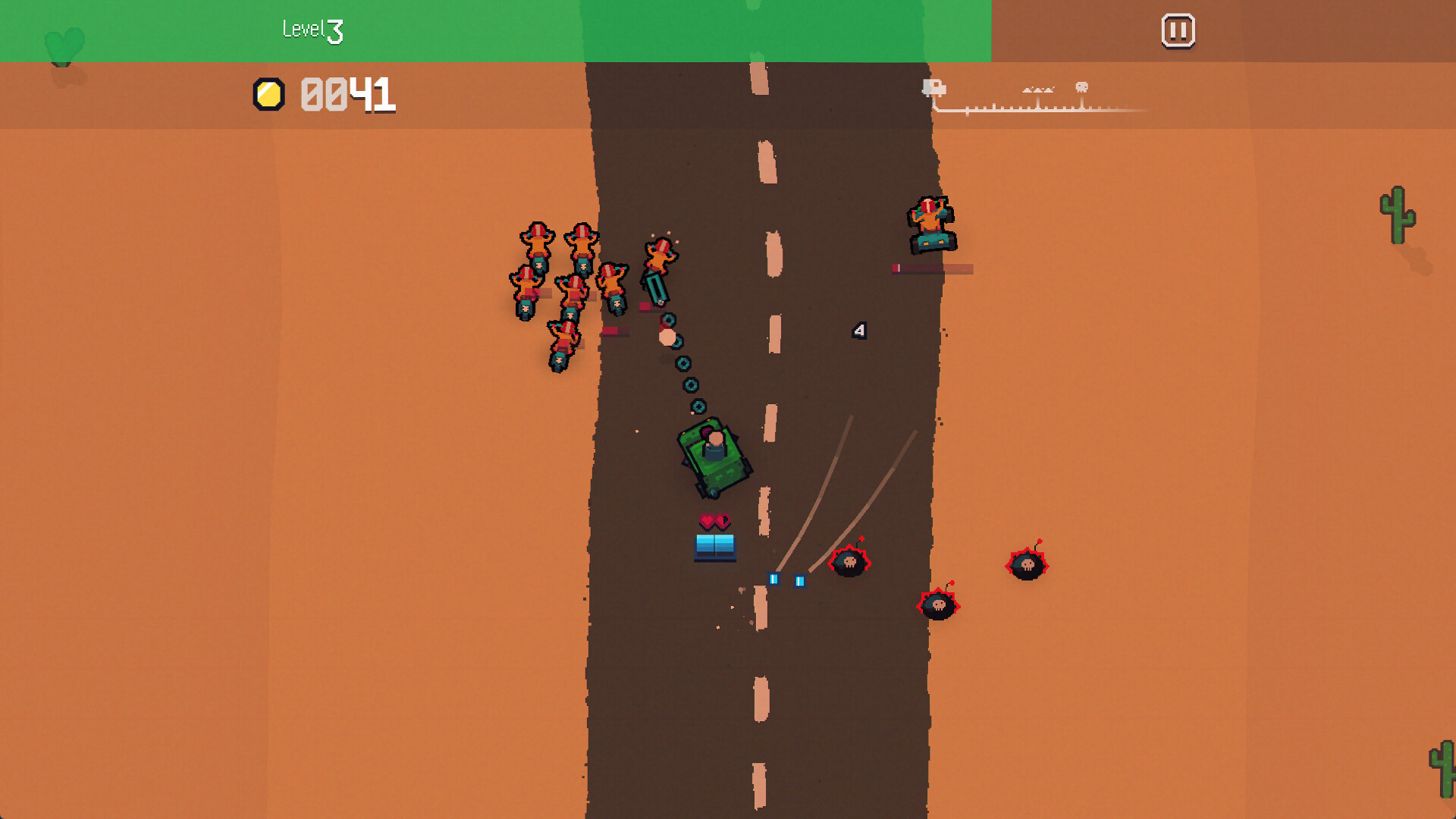
Task: Toggle pause by pressing the pause button
Action: pos(1178,31)
